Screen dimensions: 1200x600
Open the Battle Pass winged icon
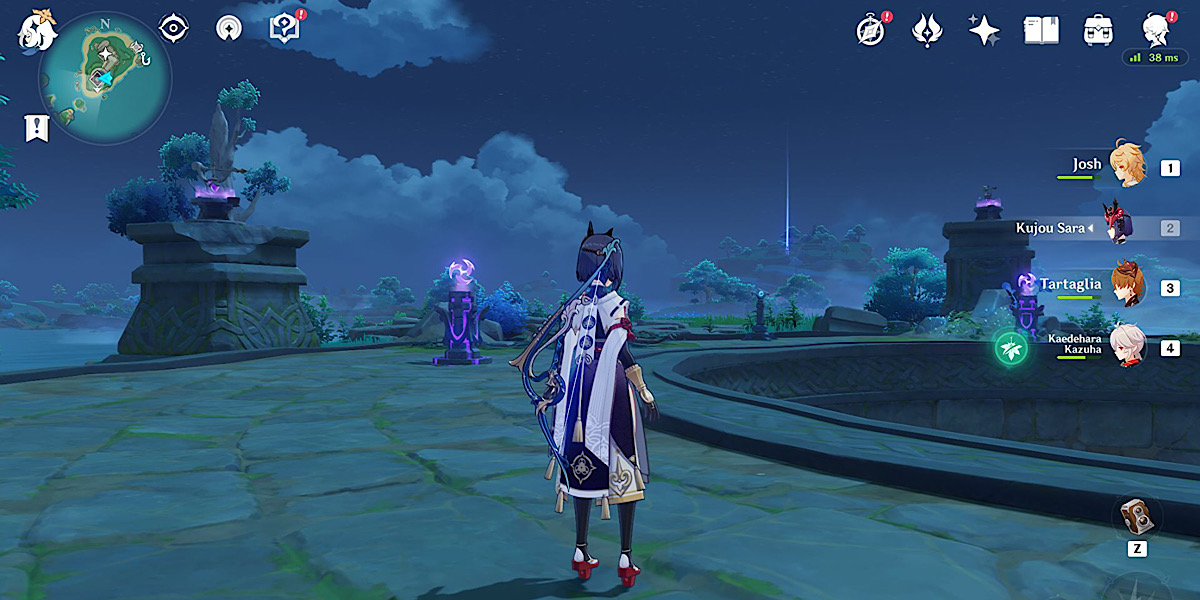pyautogui.click(x=927, y=31)
